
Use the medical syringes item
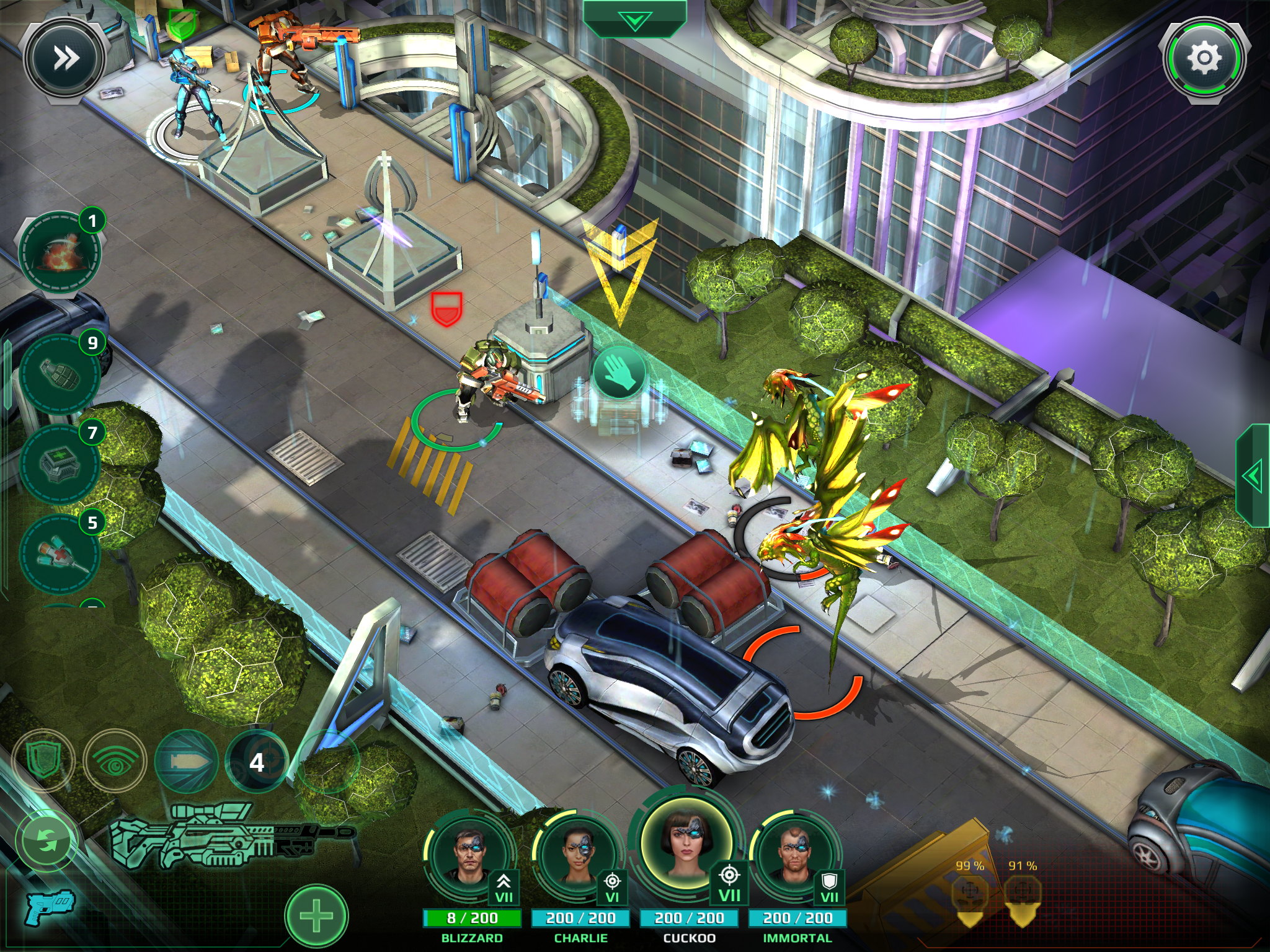tap(60, 553)
